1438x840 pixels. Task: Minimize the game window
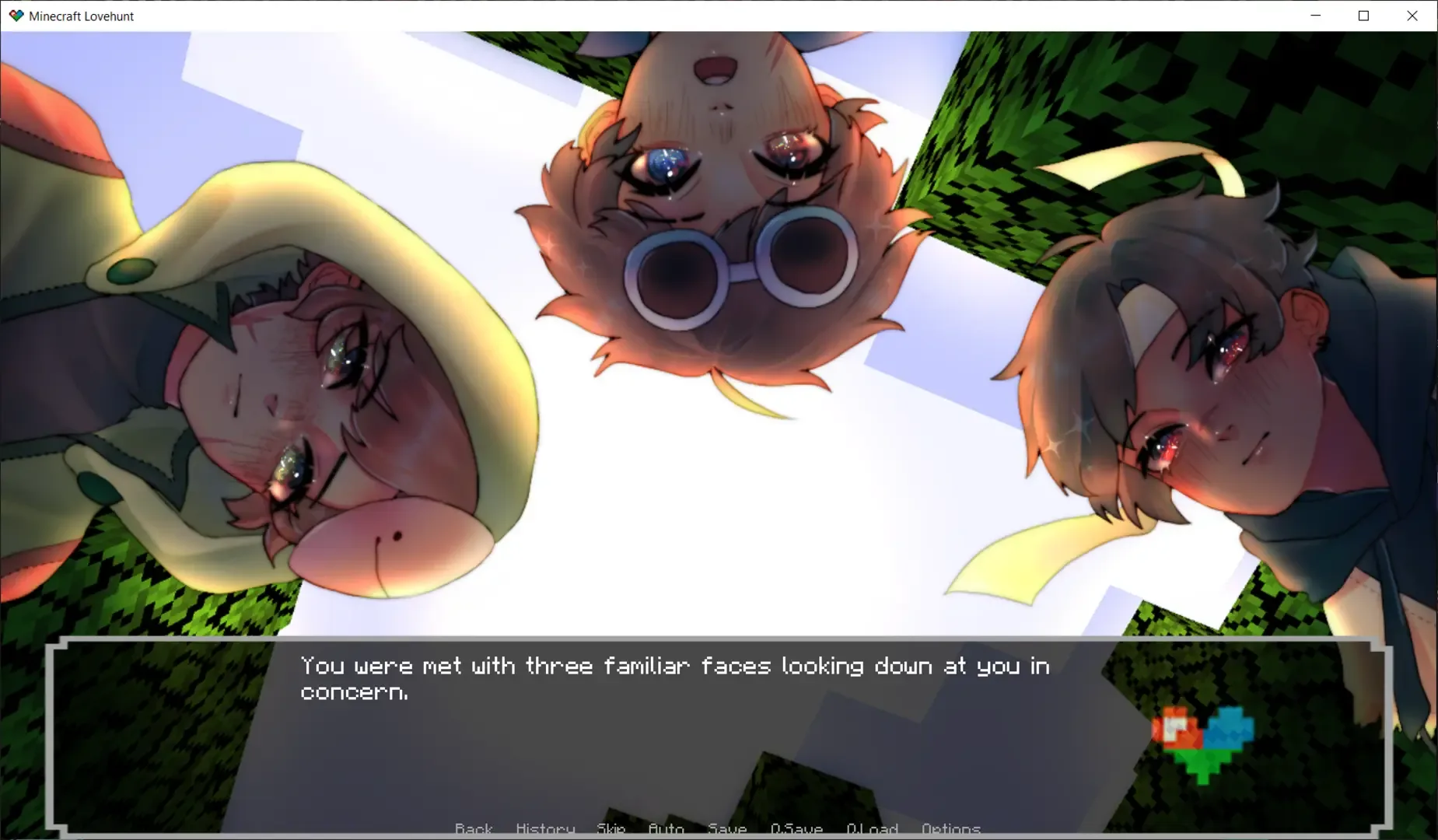coord(1316,15)
